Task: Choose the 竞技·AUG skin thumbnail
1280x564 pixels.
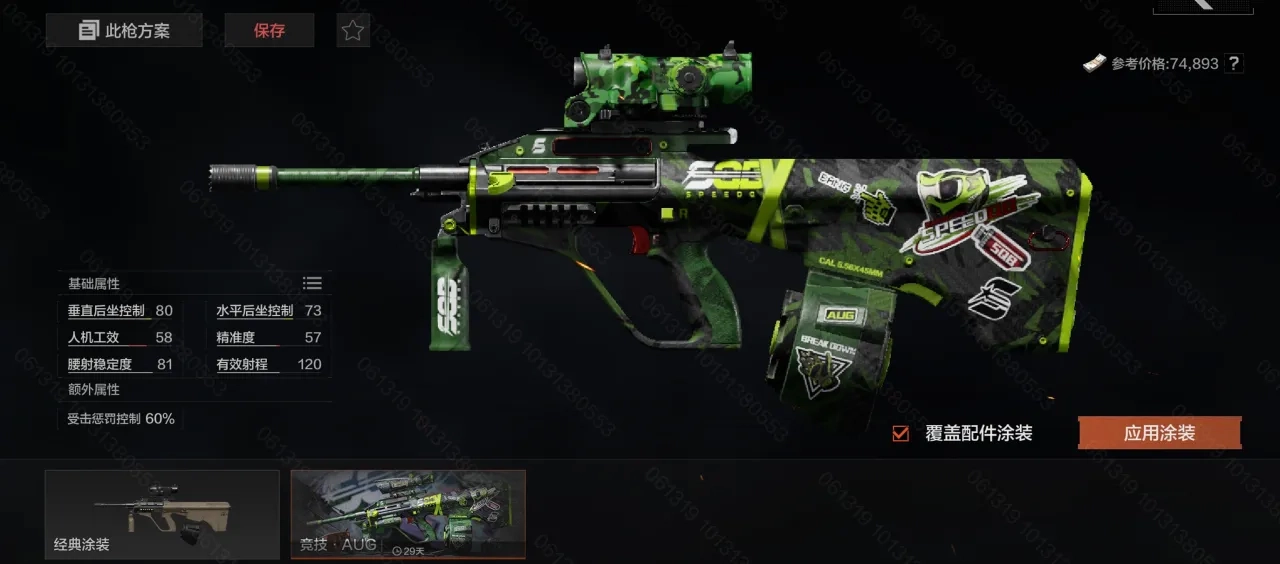Action: point(408,514)
